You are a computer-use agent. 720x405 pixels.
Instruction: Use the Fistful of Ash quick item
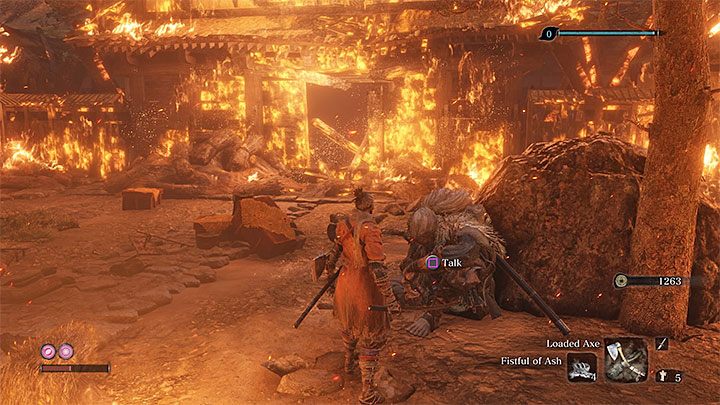click(582, 369)
